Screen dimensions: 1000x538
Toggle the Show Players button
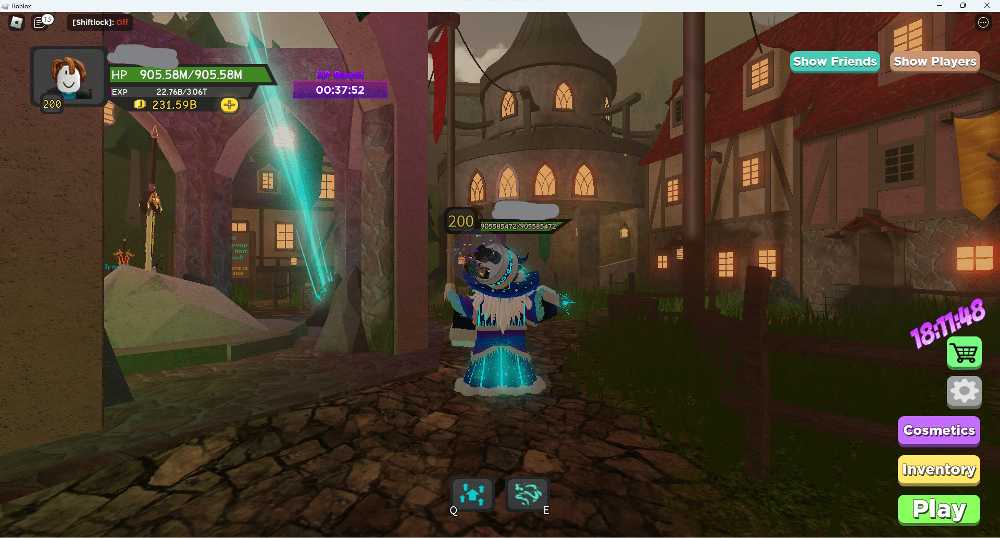[x=934, y=61]
